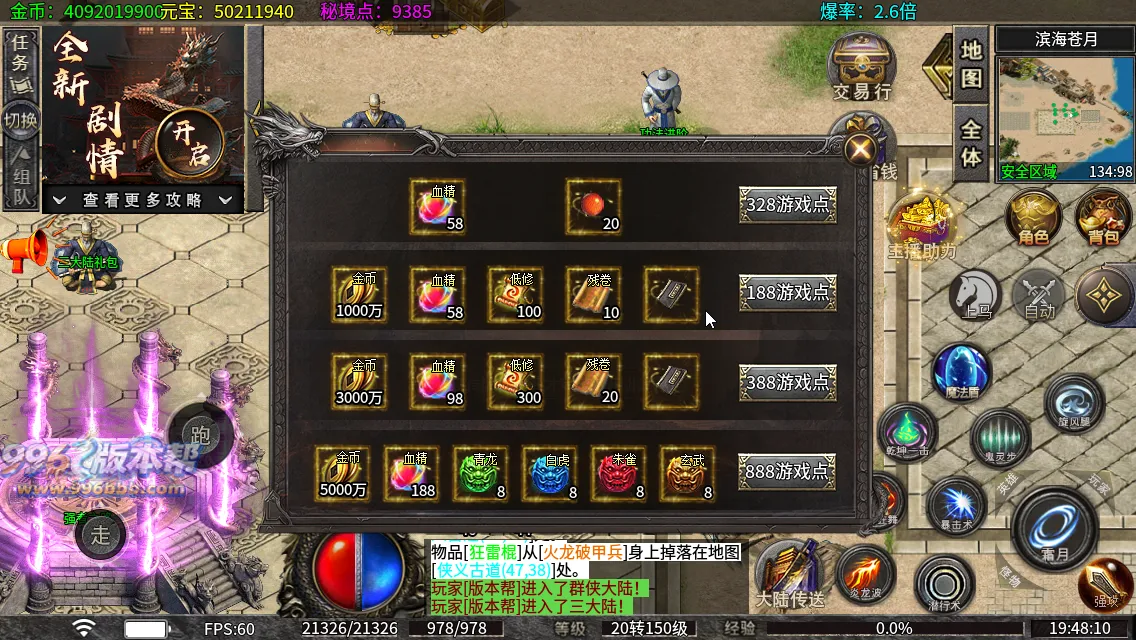Activate the 魔法盾 skill
Image resolution: width=1136 pixels, height=640 pixels.
click(x=961, y=372)
